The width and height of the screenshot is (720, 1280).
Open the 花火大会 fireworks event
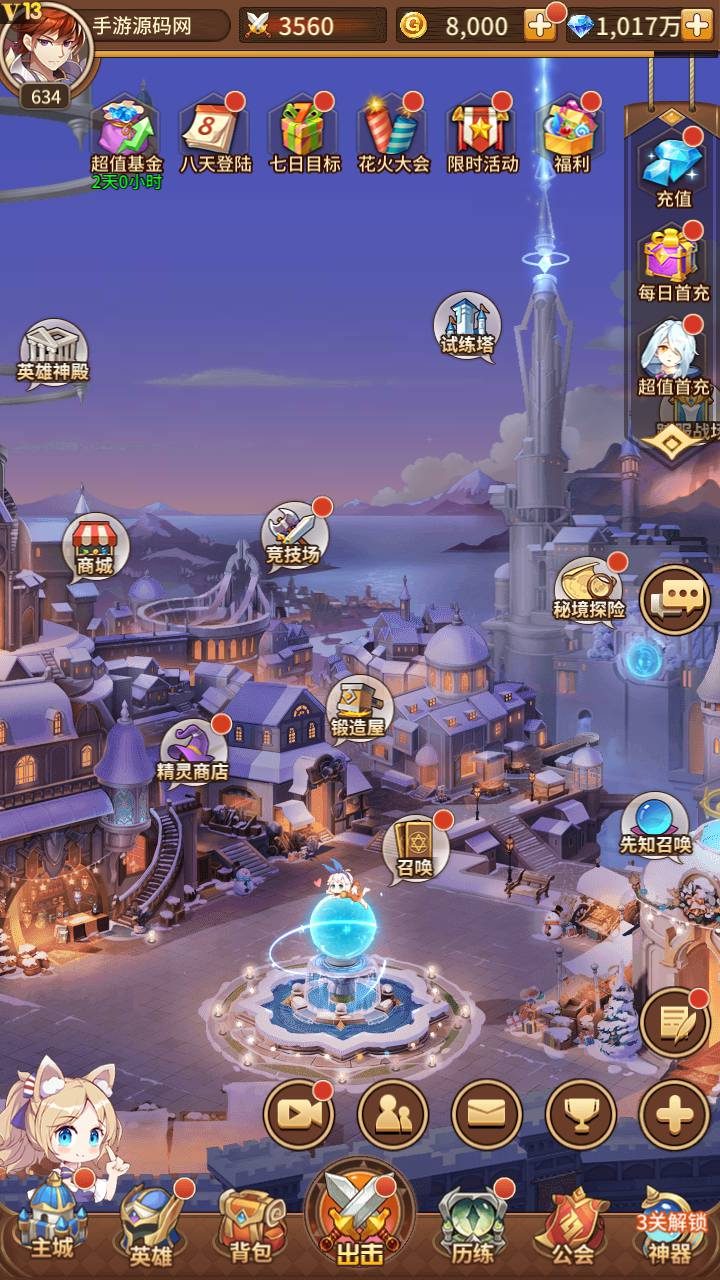393,131
